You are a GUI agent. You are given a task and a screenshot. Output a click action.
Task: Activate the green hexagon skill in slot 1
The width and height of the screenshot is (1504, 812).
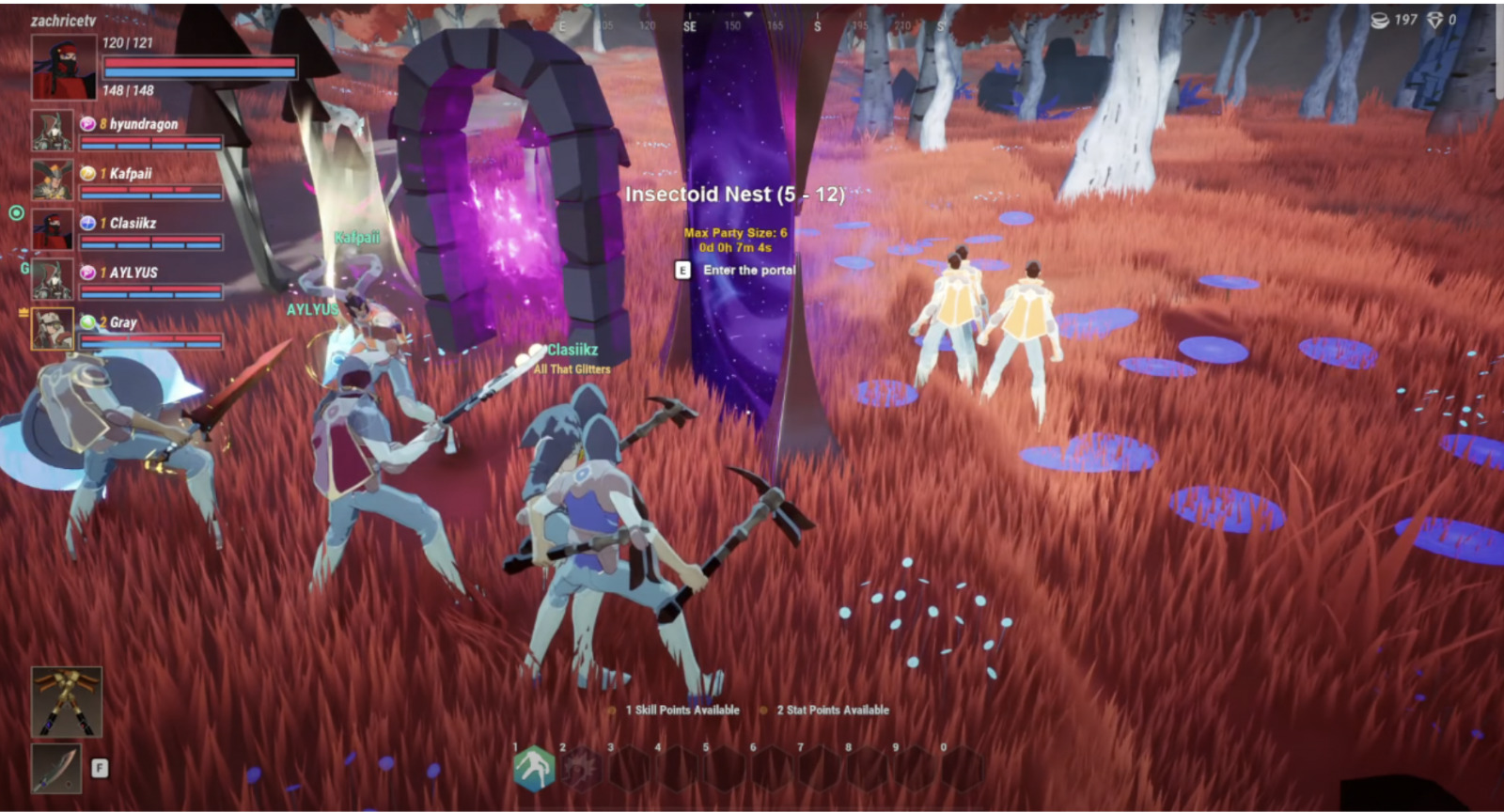tap(534, 768)
